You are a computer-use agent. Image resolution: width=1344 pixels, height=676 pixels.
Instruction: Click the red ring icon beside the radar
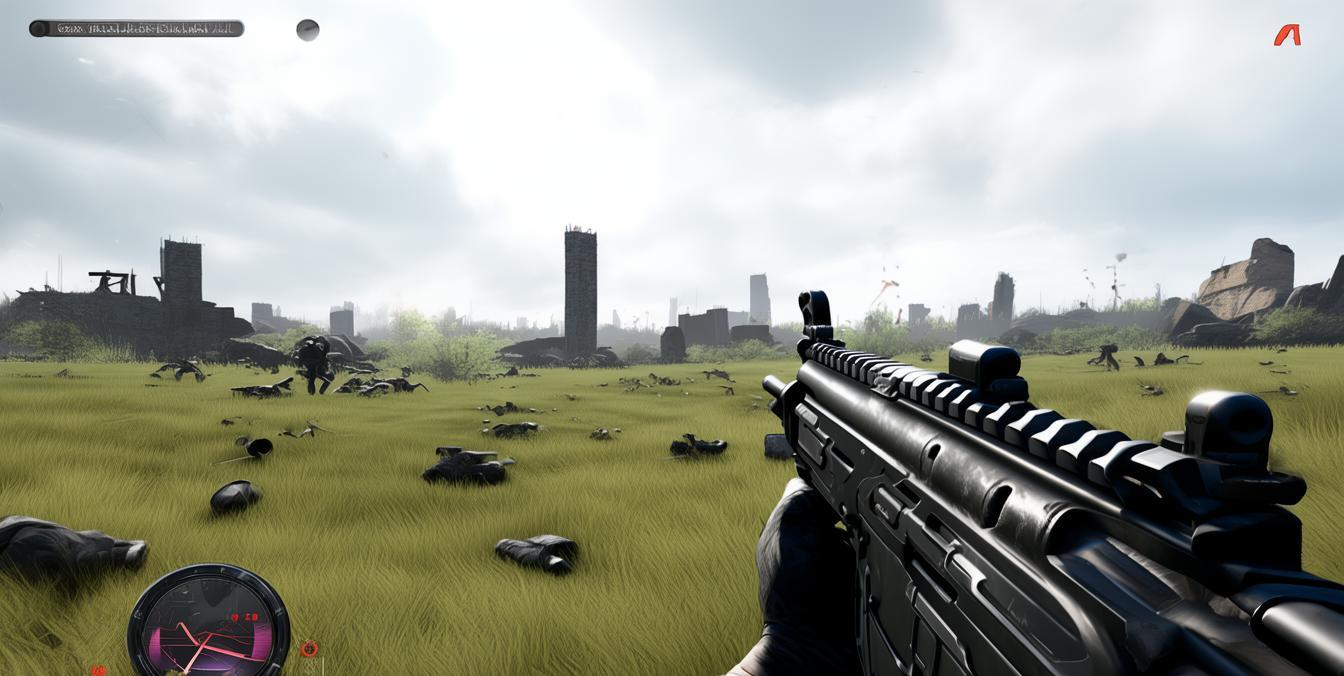pos(309,649)
